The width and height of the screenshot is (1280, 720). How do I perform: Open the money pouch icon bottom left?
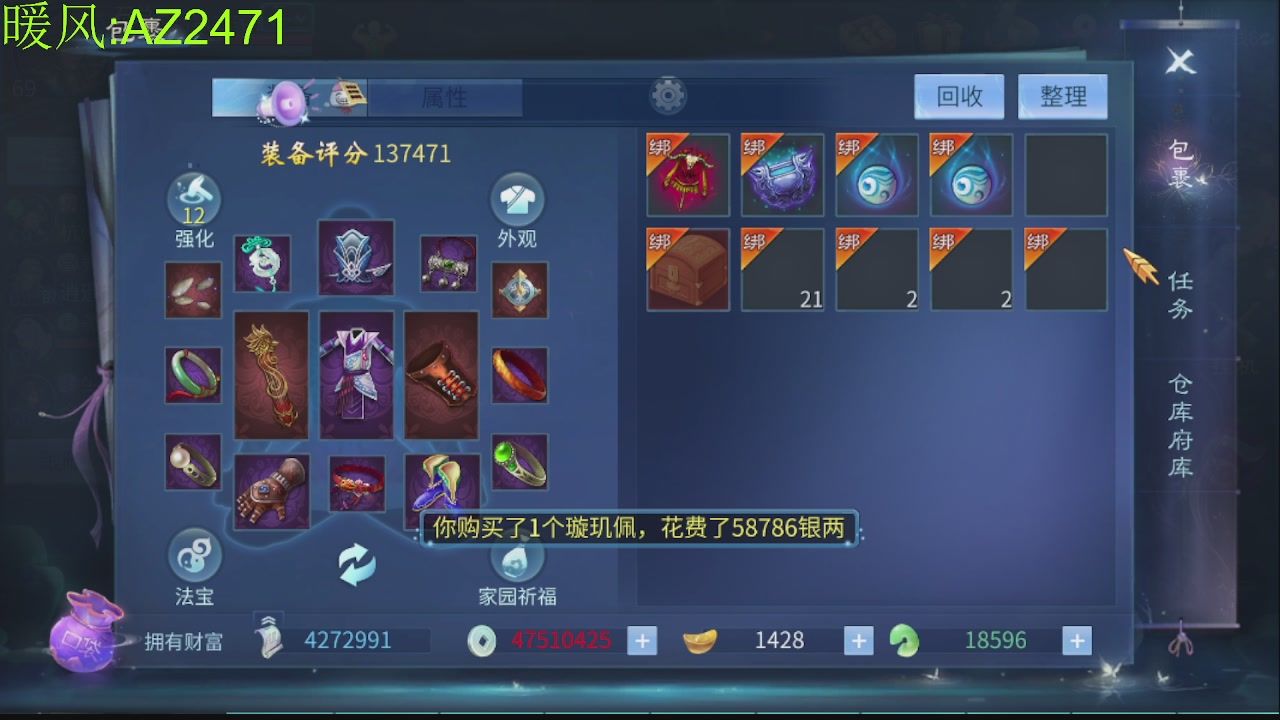85,640
